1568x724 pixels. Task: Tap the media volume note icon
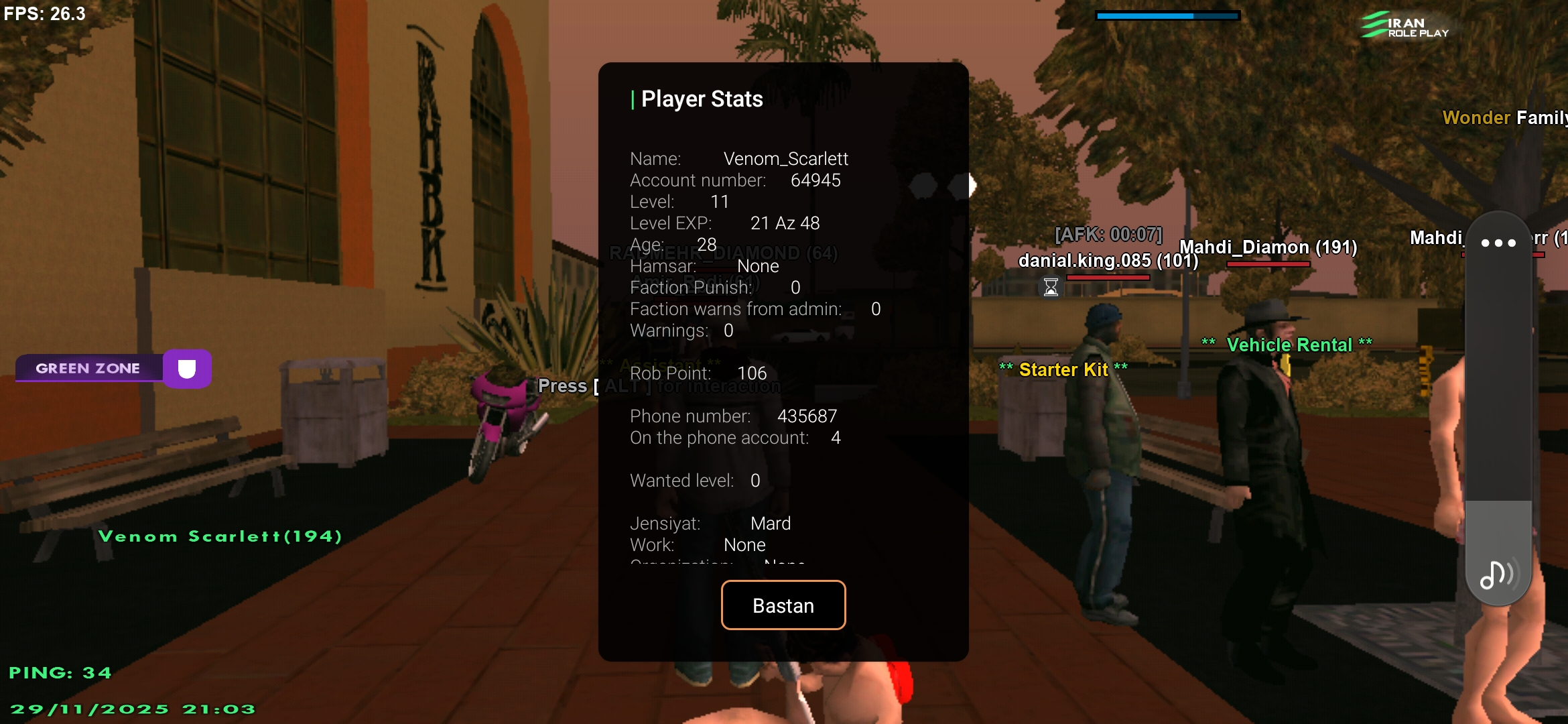click(1496, 575)
